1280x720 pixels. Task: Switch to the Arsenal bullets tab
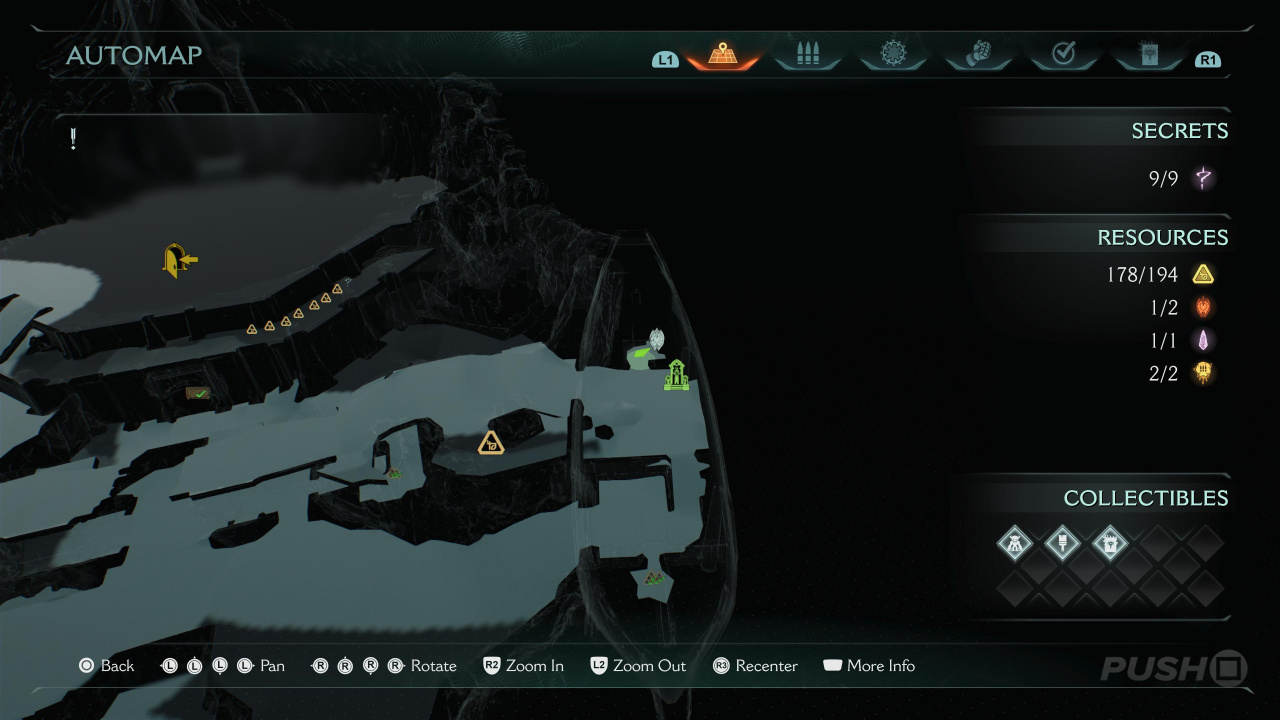pyautogui.click(x=808, y=55)
